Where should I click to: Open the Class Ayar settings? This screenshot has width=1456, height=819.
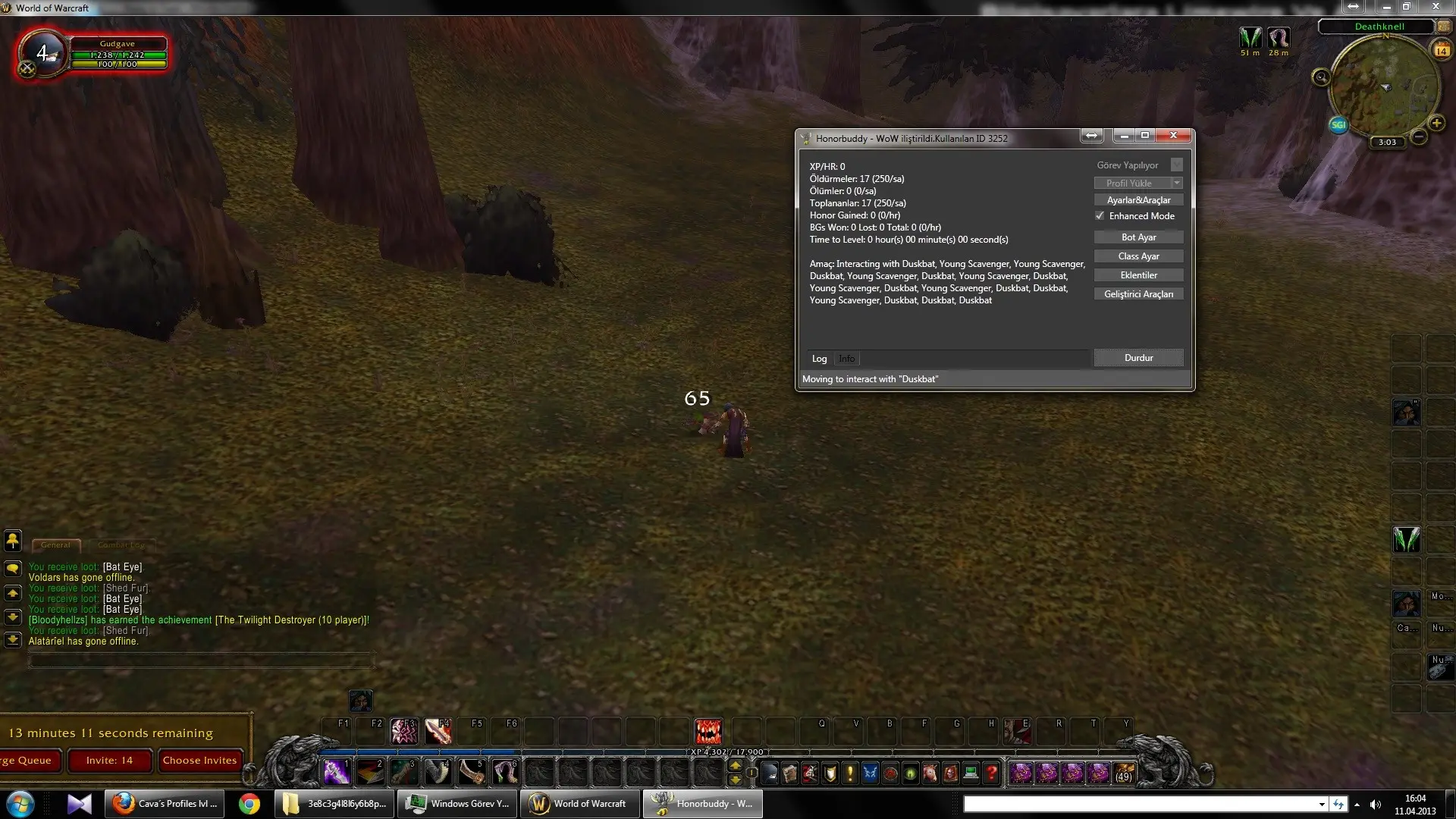[x=1138, y=256]
